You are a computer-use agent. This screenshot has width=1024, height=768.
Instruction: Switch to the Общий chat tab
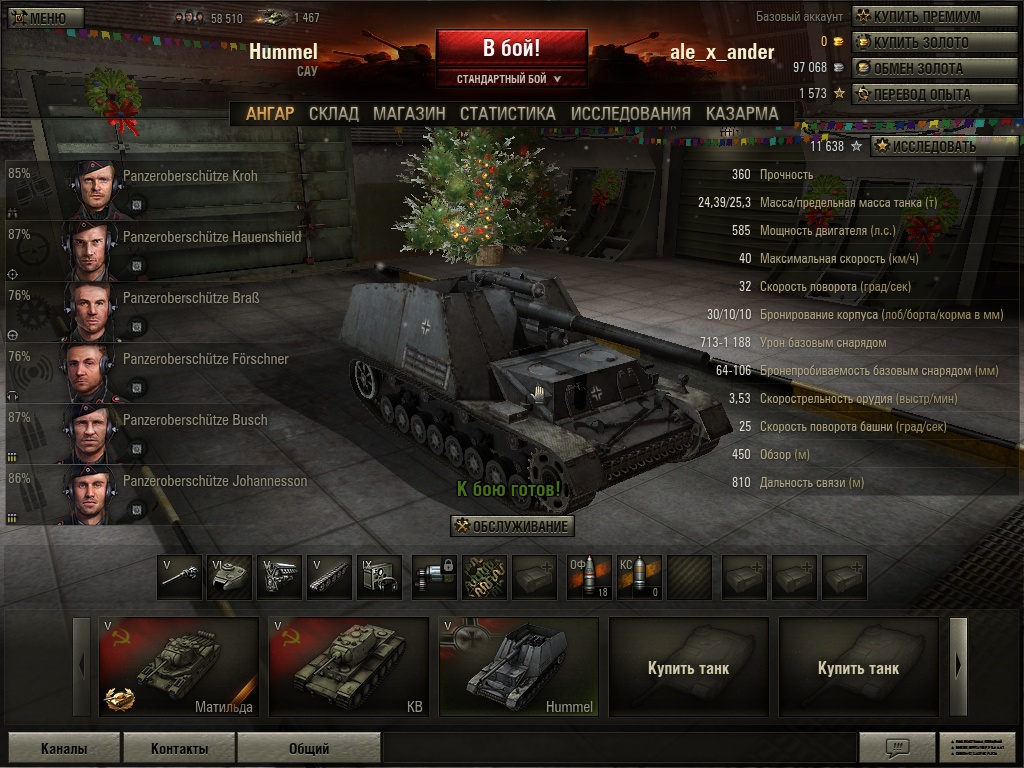[309, 748]
